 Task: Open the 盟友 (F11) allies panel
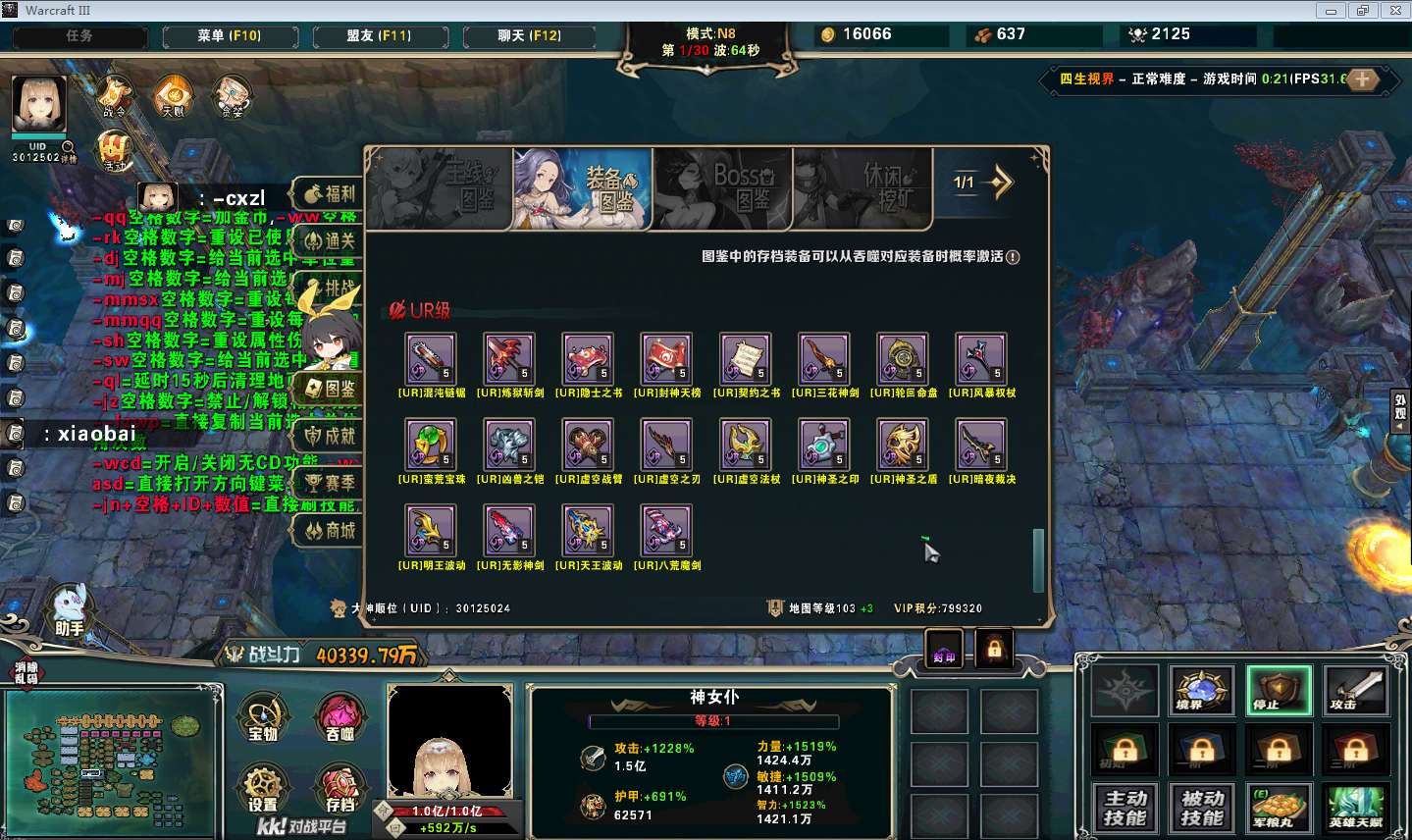379,36
